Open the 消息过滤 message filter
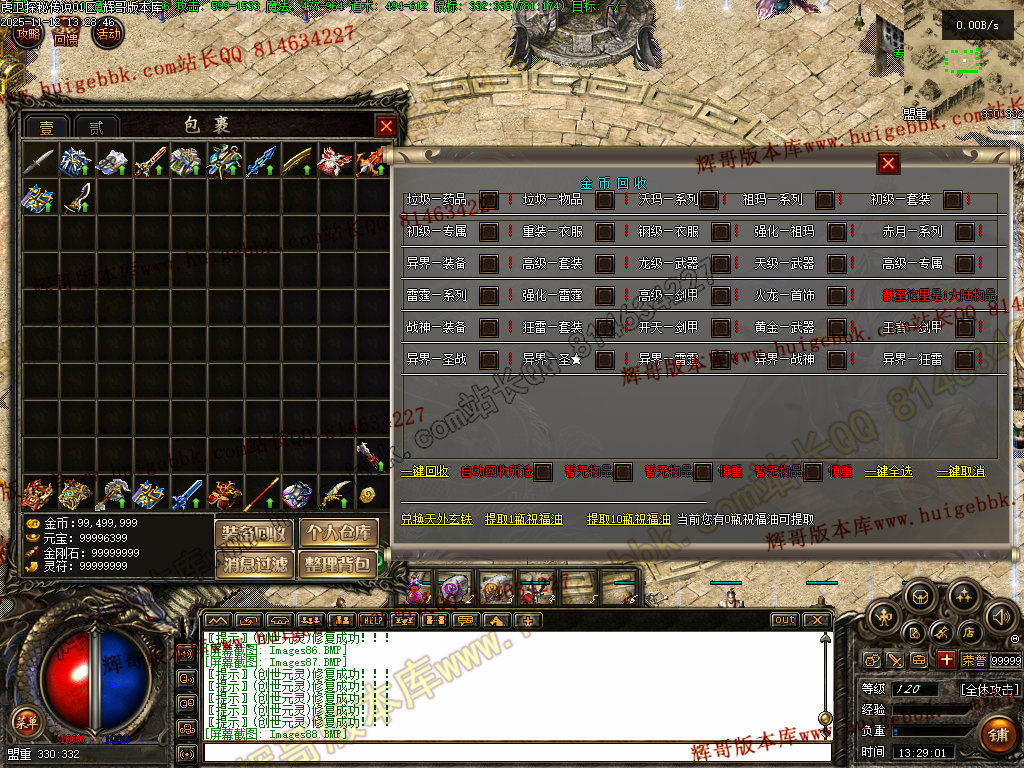 point(254,564)
